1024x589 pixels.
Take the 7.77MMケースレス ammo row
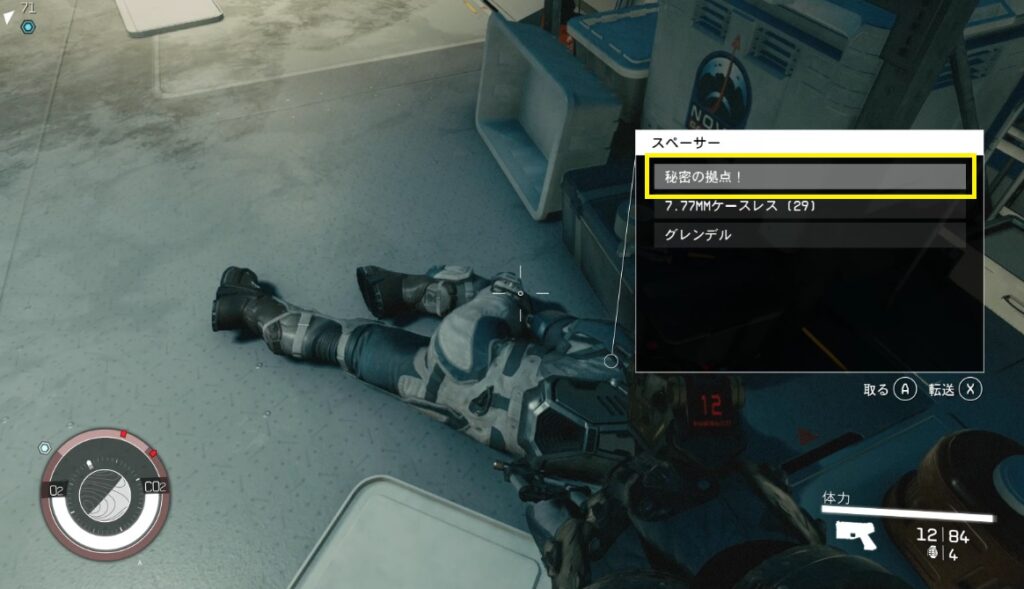click(x=808, y=207)
